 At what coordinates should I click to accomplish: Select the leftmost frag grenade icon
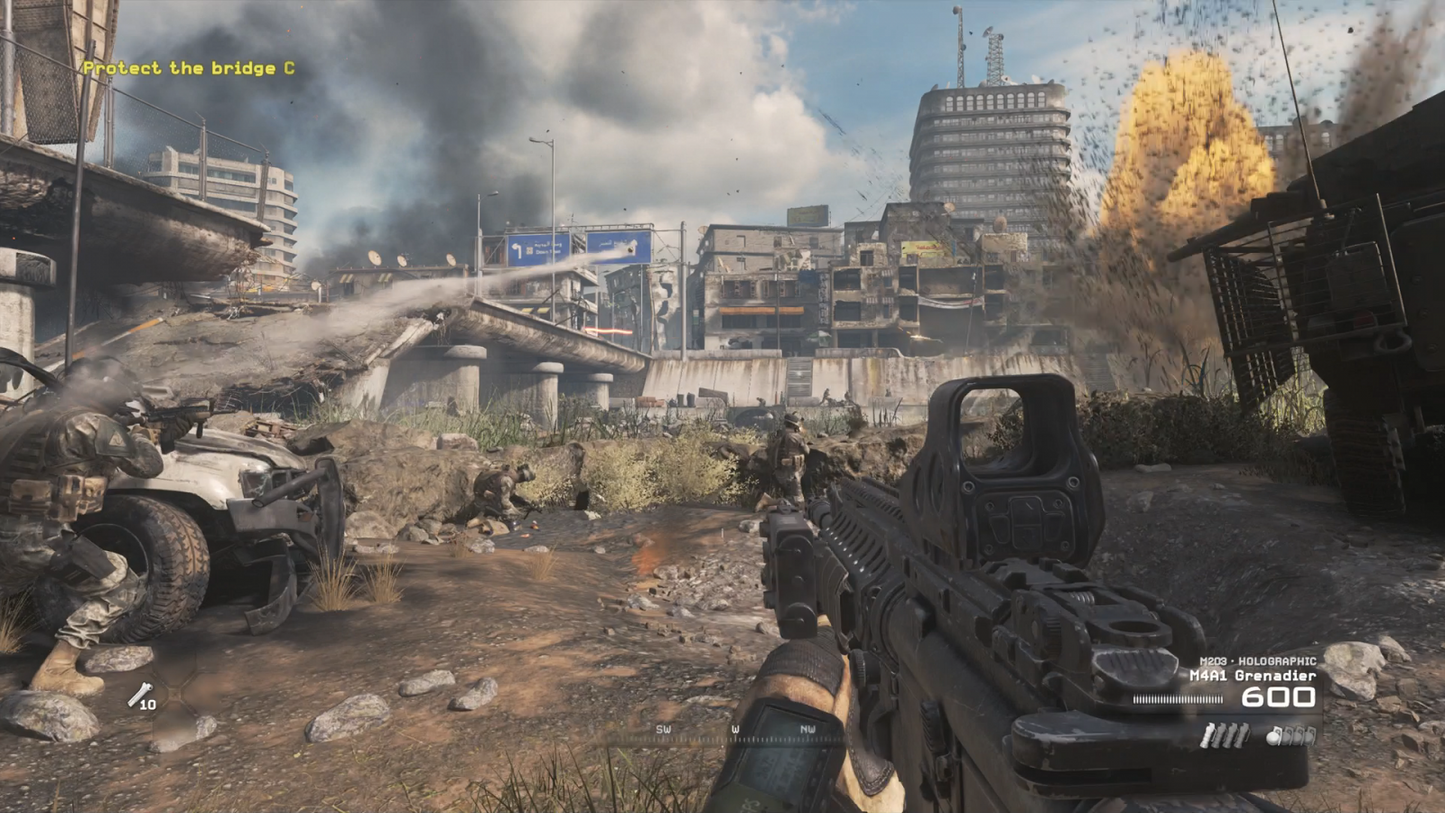1274,736
